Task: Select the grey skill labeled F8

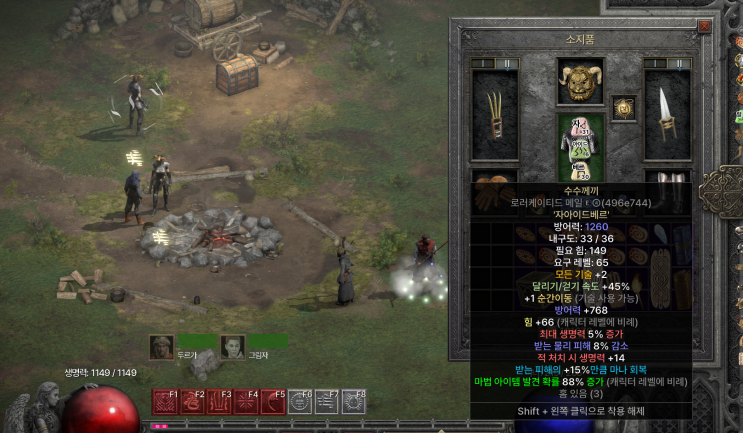Action: click(x=353, y=402)
